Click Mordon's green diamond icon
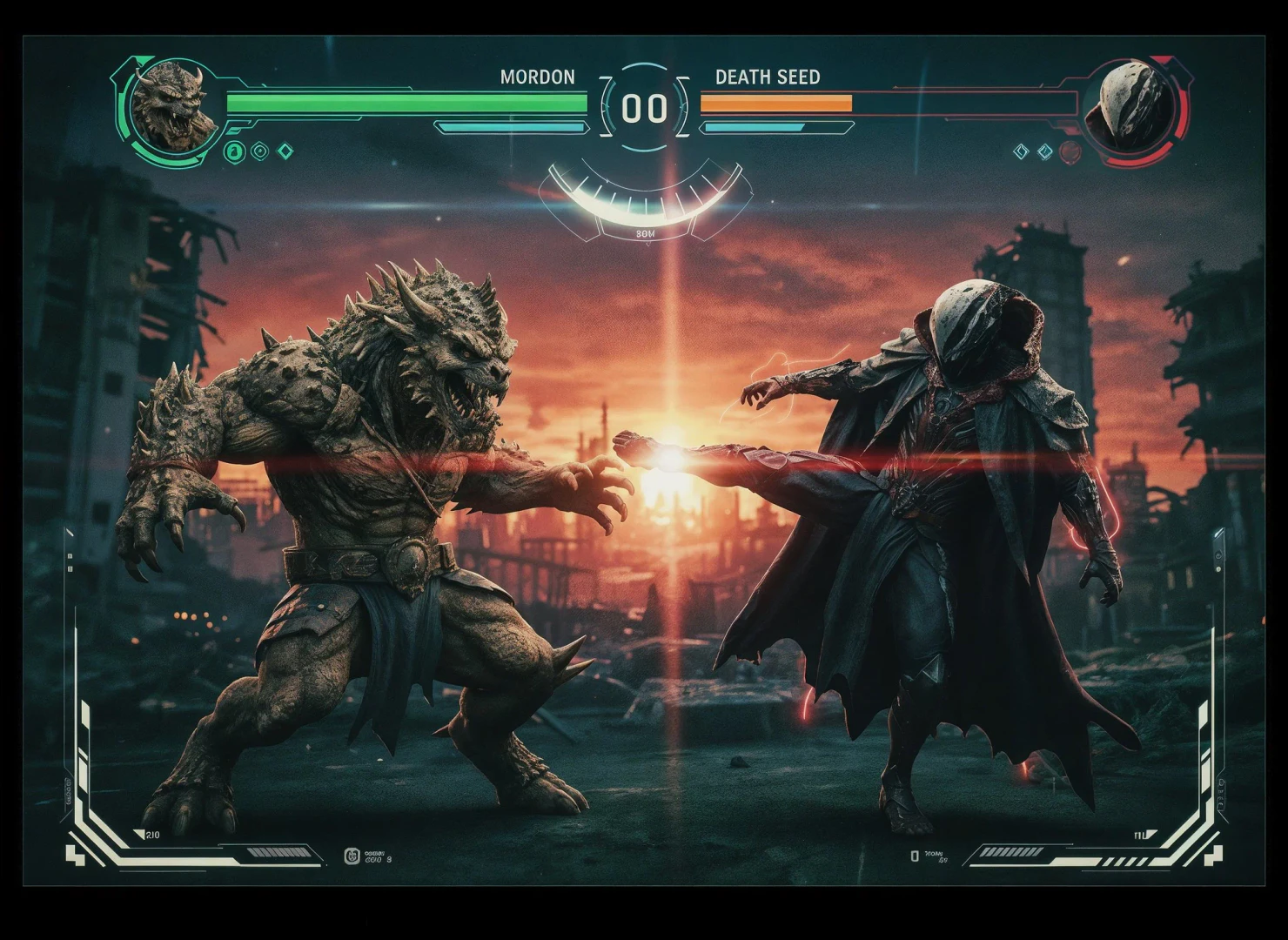The image size is (1288, 940). pos(285,152)
